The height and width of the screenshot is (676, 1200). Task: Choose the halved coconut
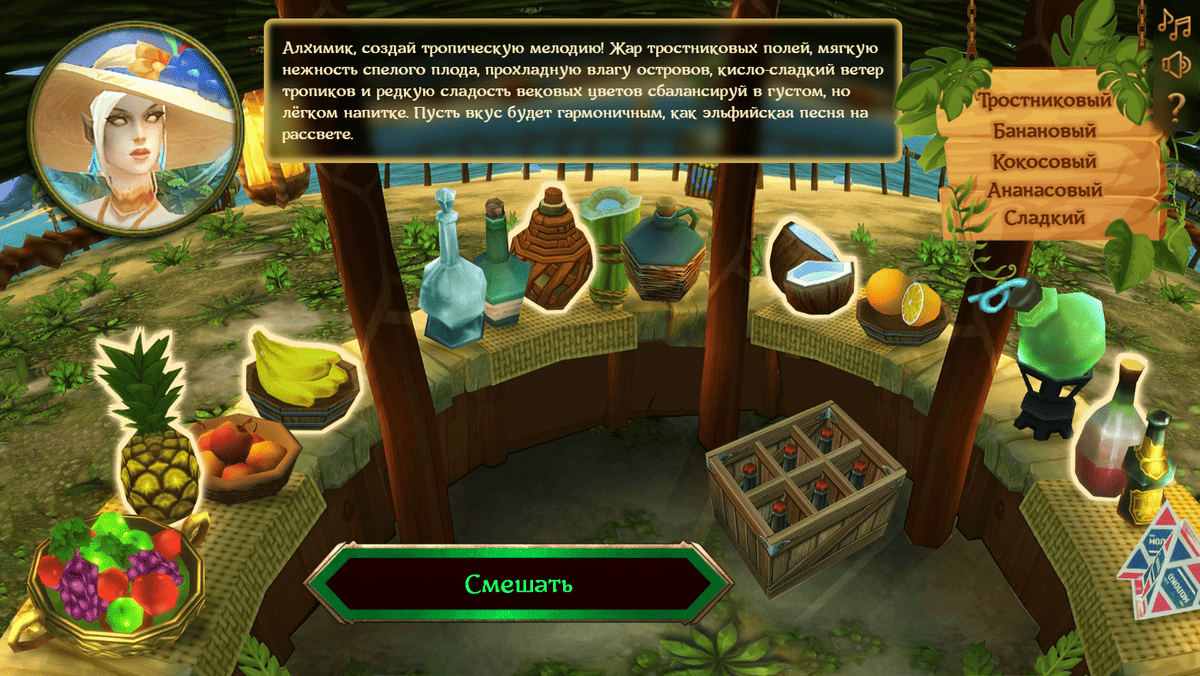click(811, 268)
